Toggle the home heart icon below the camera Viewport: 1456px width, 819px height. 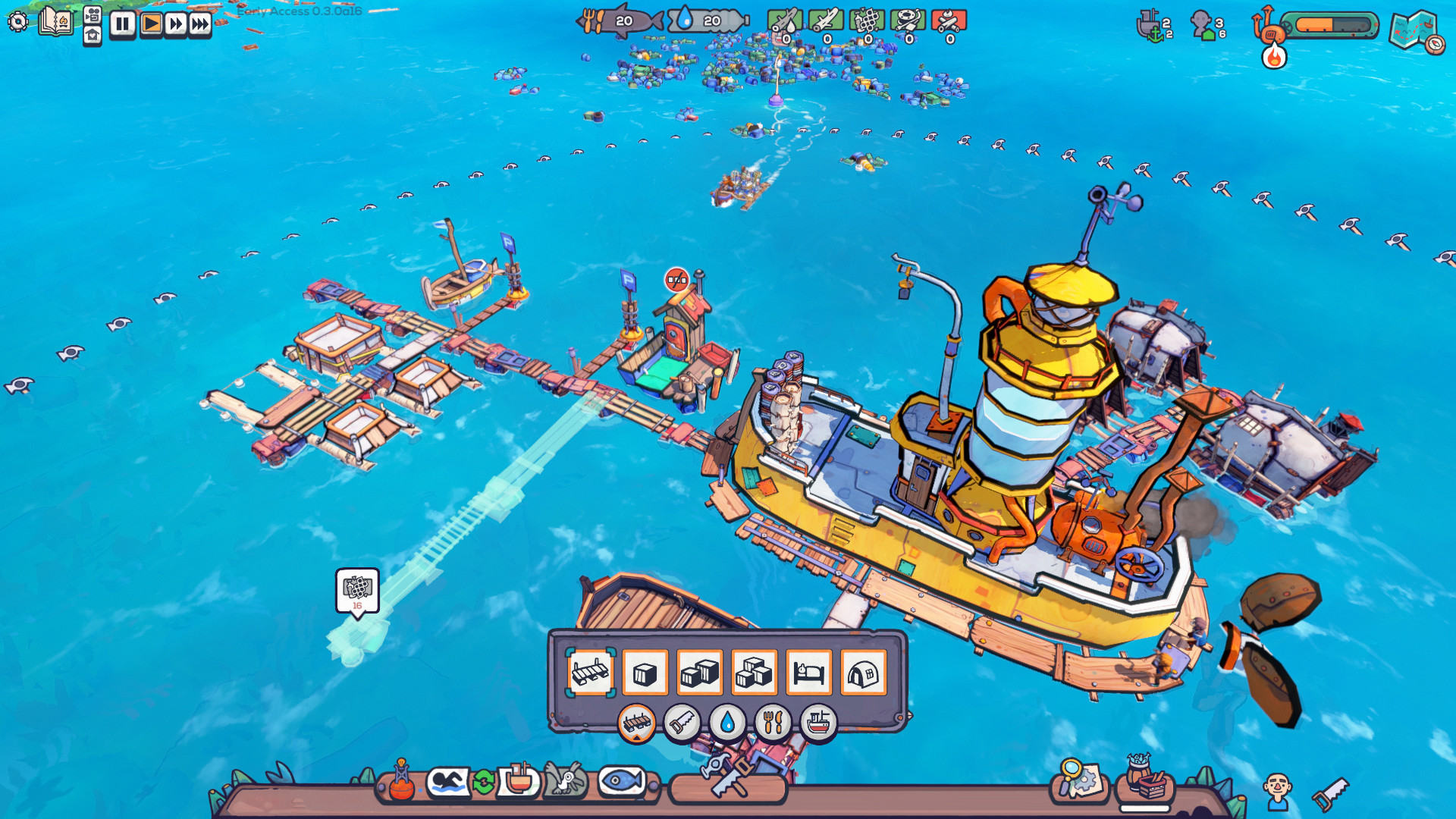(x=93, y=36)
